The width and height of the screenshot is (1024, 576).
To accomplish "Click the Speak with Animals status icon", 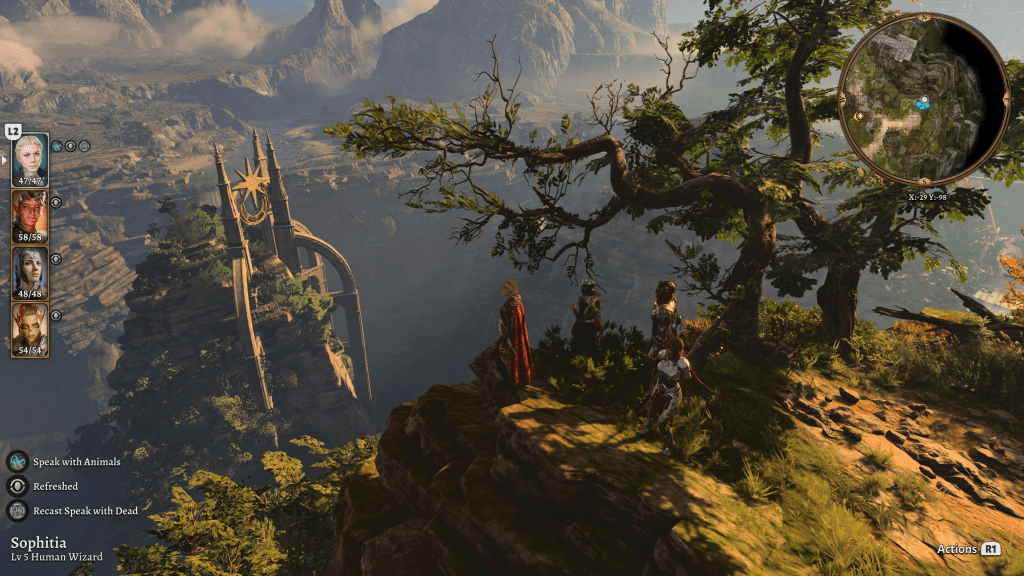I will click(x=17, y=461).
